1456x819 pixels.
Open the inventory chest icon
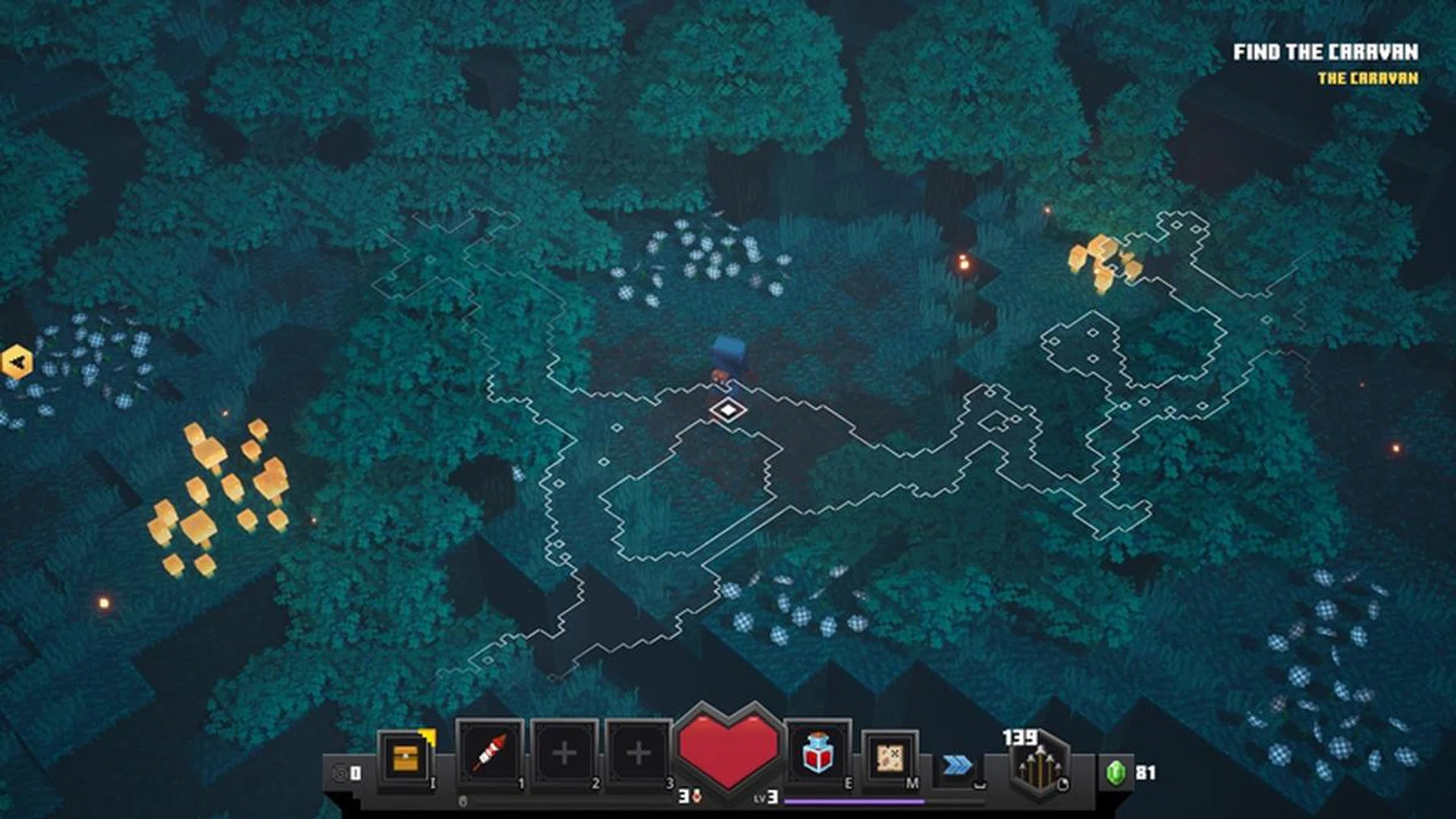[405, 757]
